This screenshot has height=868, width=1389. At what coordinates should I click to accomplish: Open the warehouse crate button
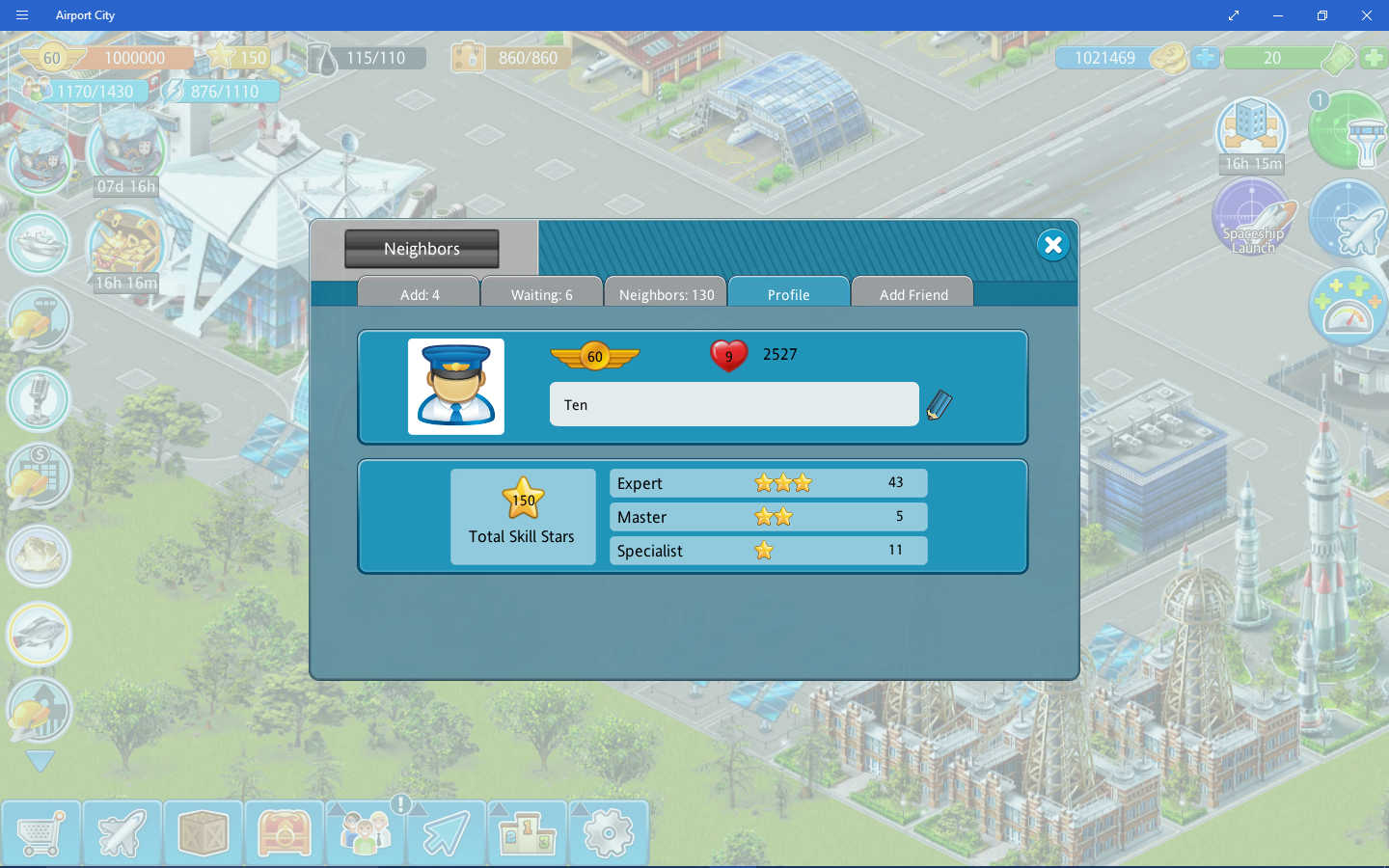click(203, 833)
